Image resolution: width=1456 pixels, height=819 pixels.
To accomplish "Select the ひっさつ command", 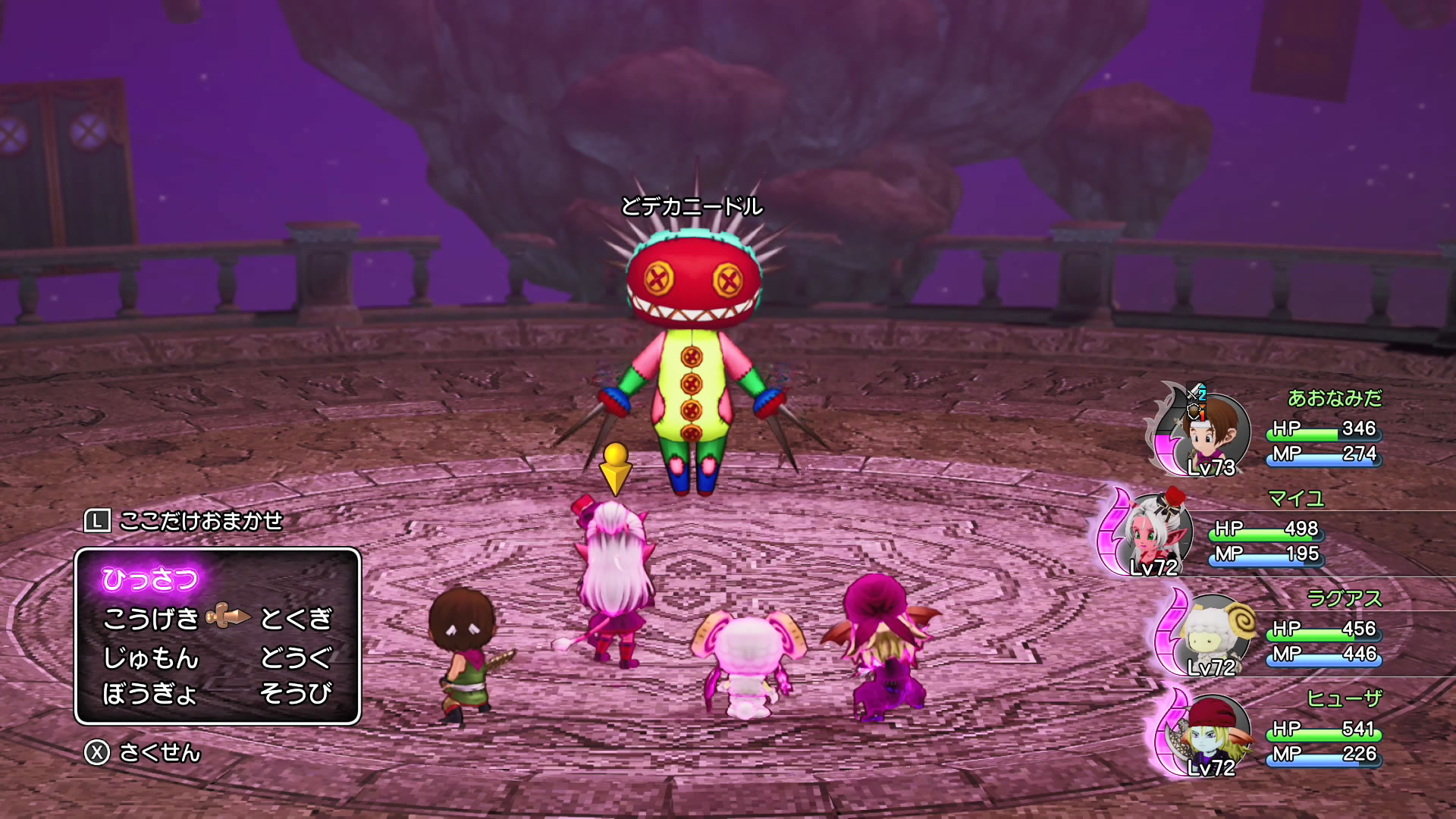I will 150,579.
